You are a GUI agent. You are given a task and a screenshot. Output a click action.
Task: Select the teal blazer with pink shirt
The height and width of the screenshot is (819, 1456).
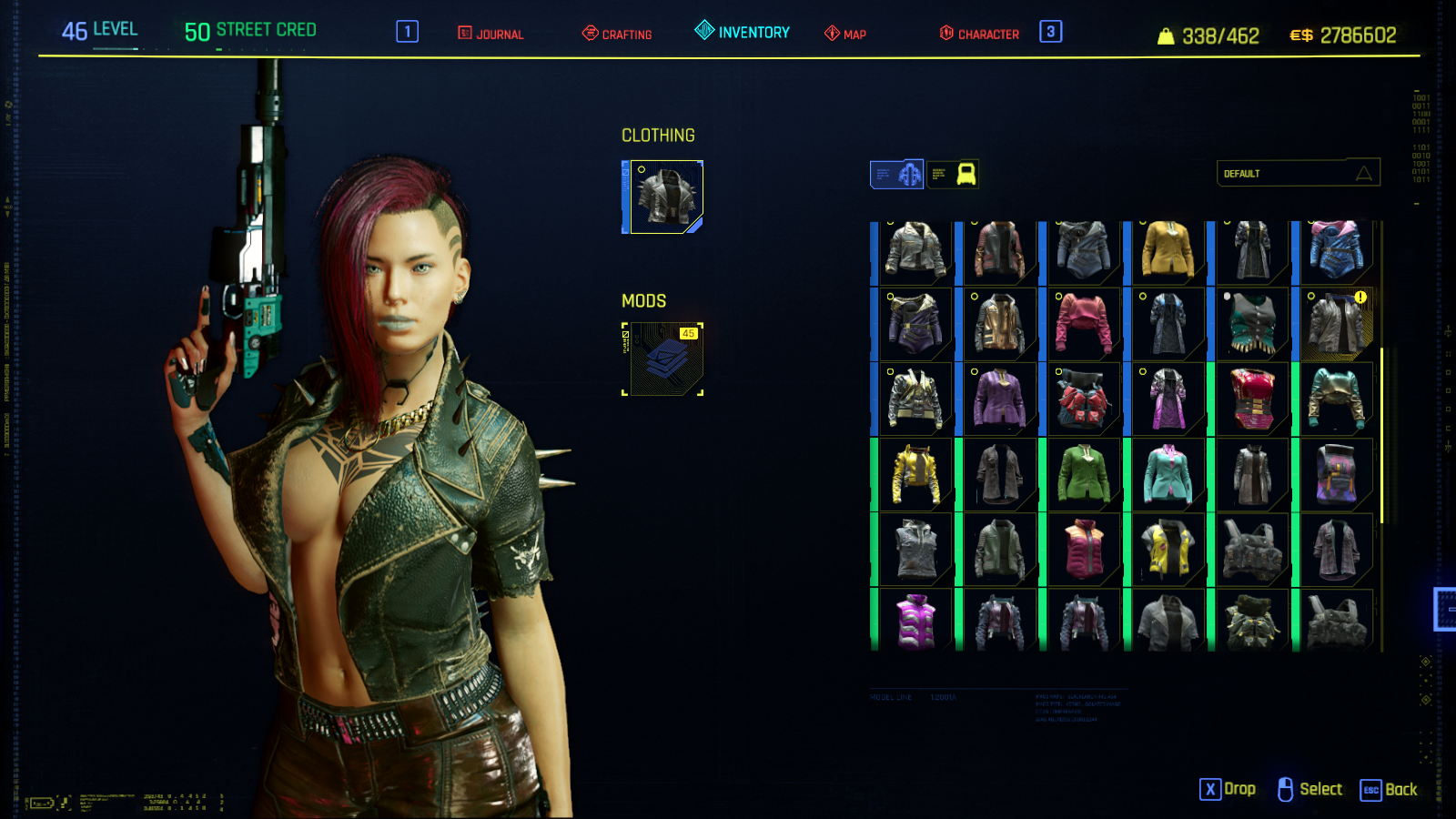click(x=1168, y=475)
